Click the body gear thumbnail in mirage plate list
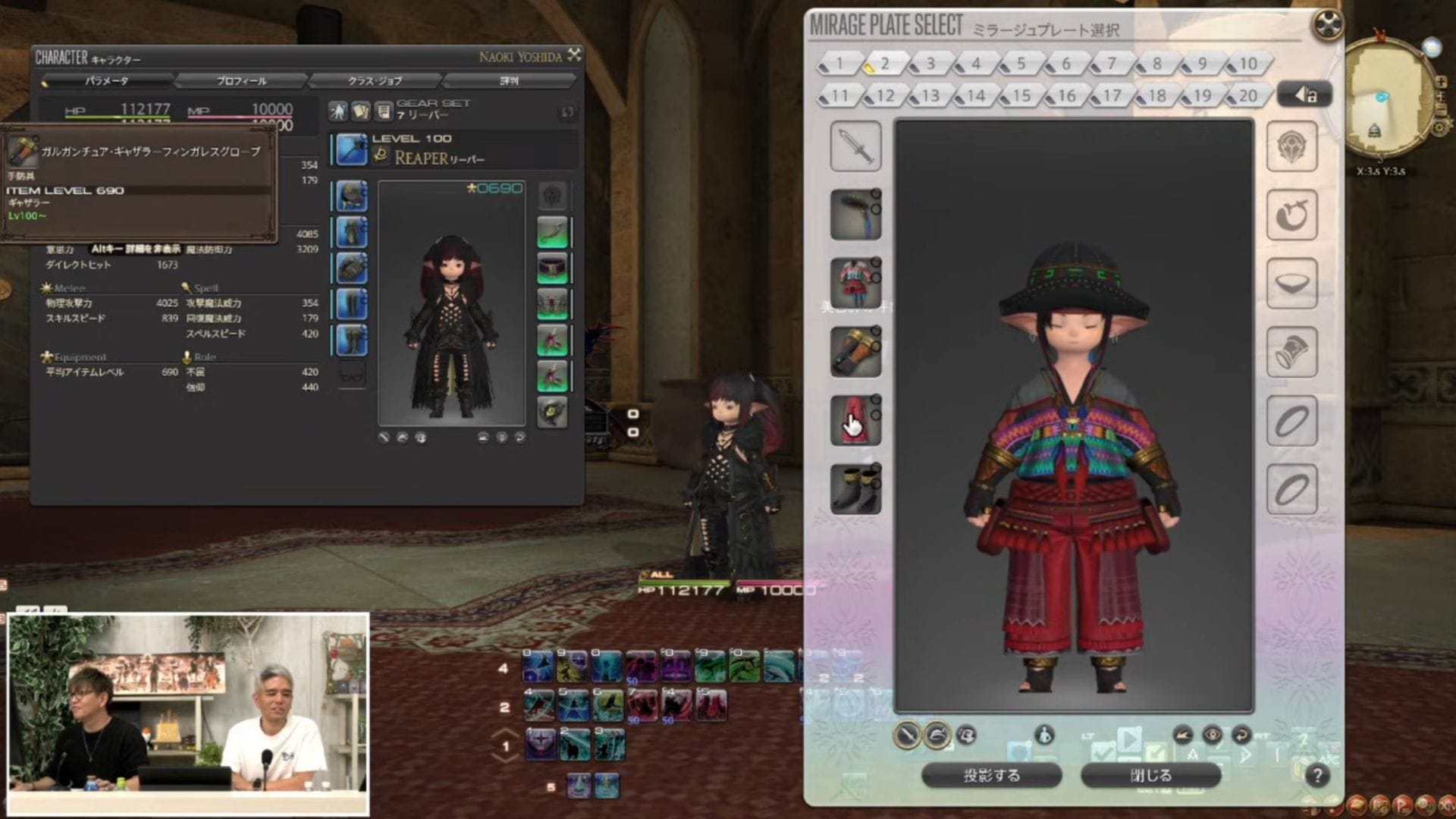 point(855,281)
